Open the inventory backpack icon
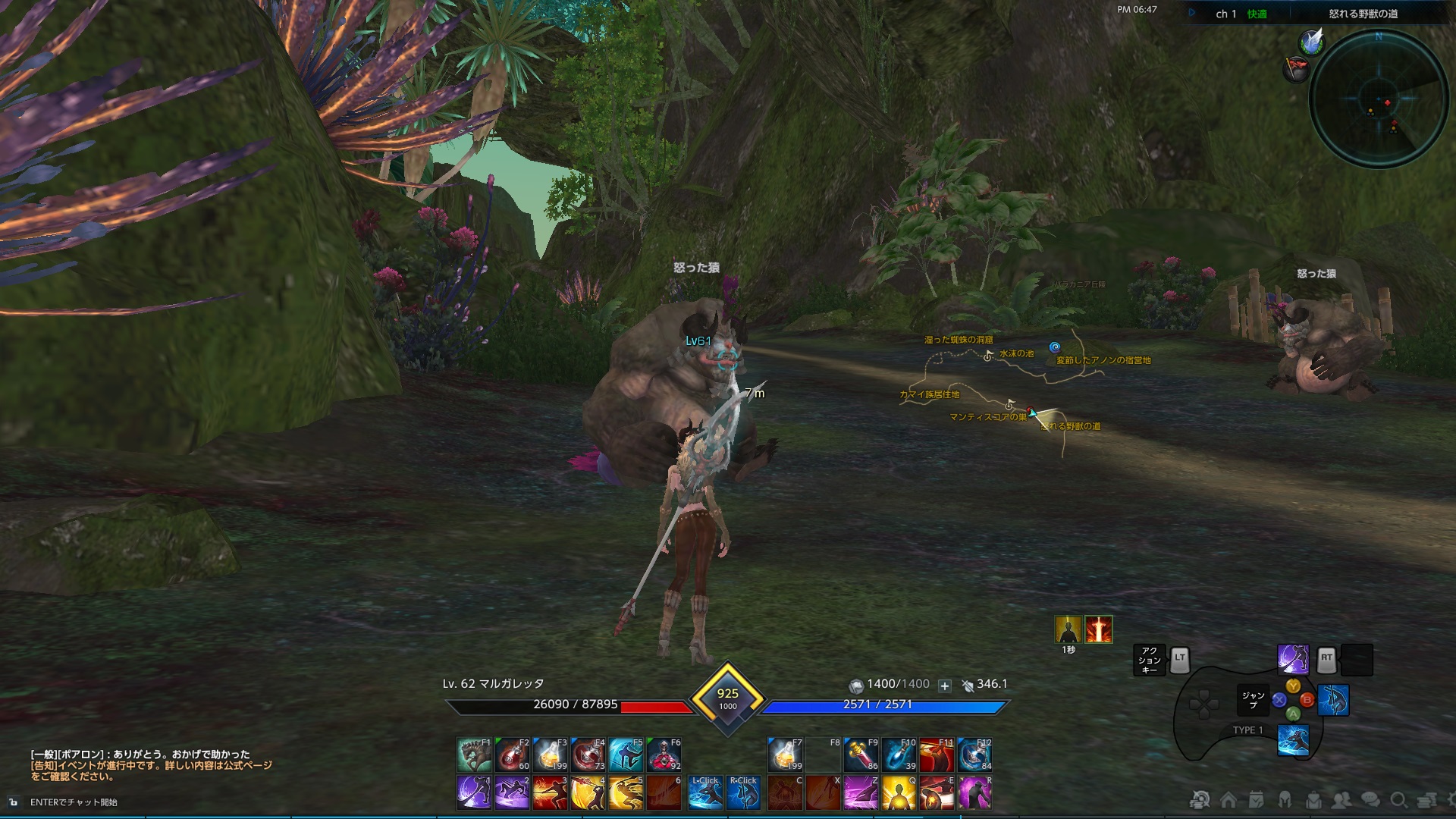 click(x=1314, y=800)
